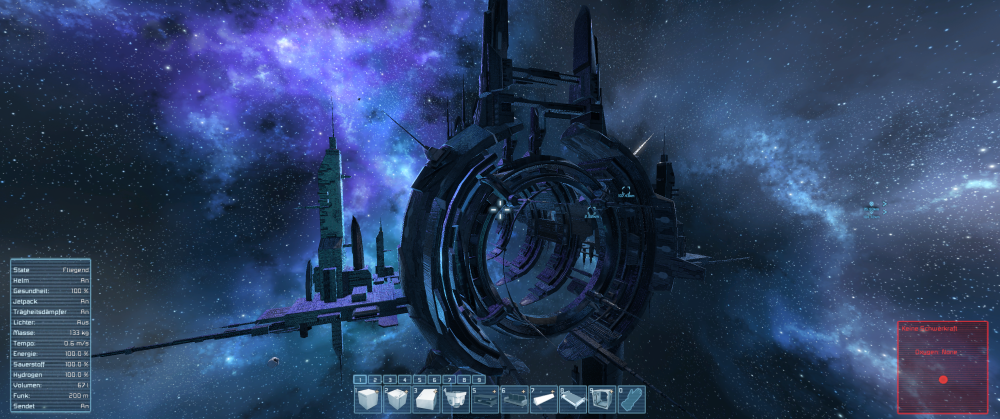The image size is (1000, 419).
Task: Switch to toolbar page 2 tab
Action: [x=375, y=380]
